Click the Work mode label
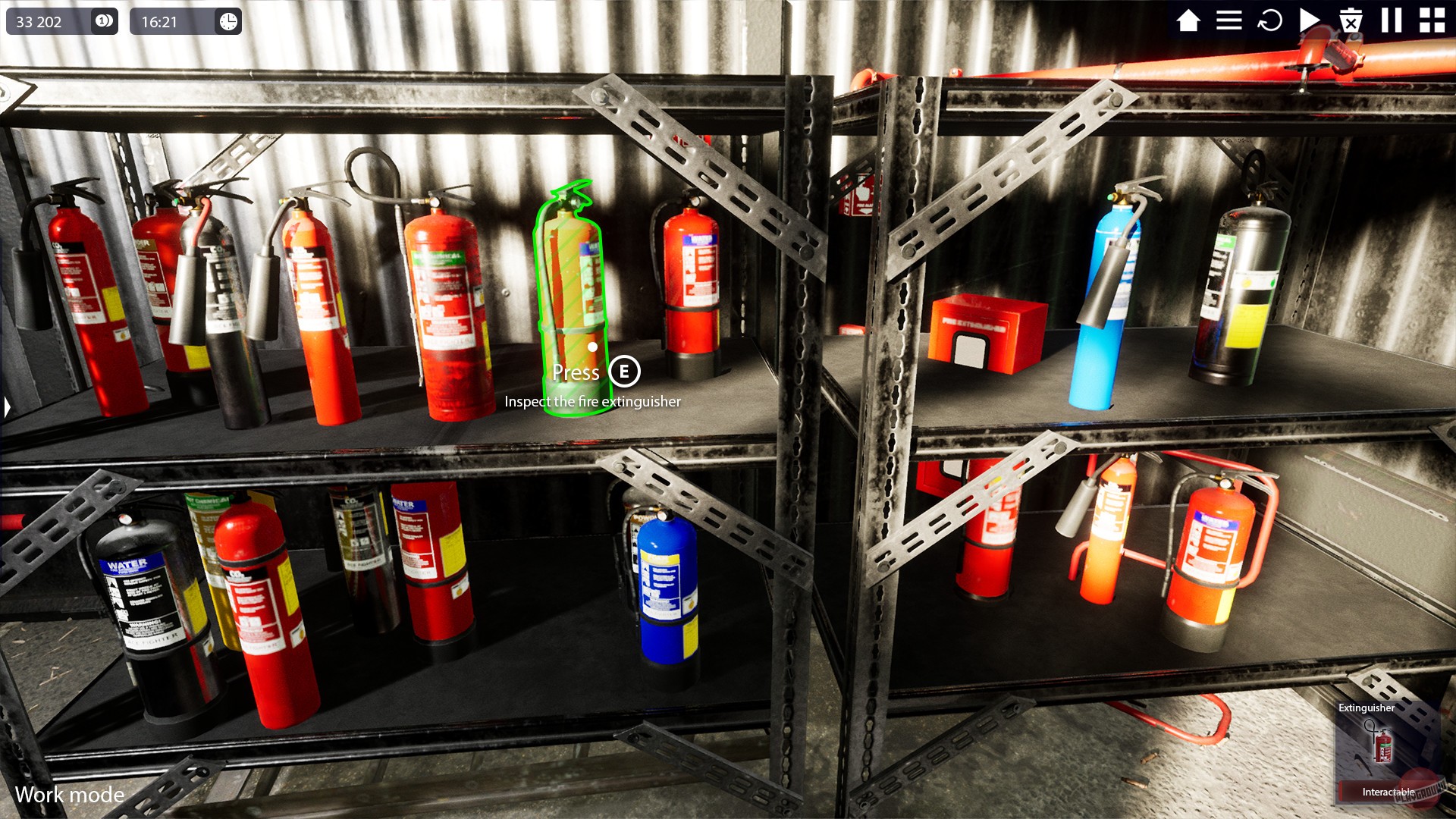The image size is (1456, 819). click(71, 795)
